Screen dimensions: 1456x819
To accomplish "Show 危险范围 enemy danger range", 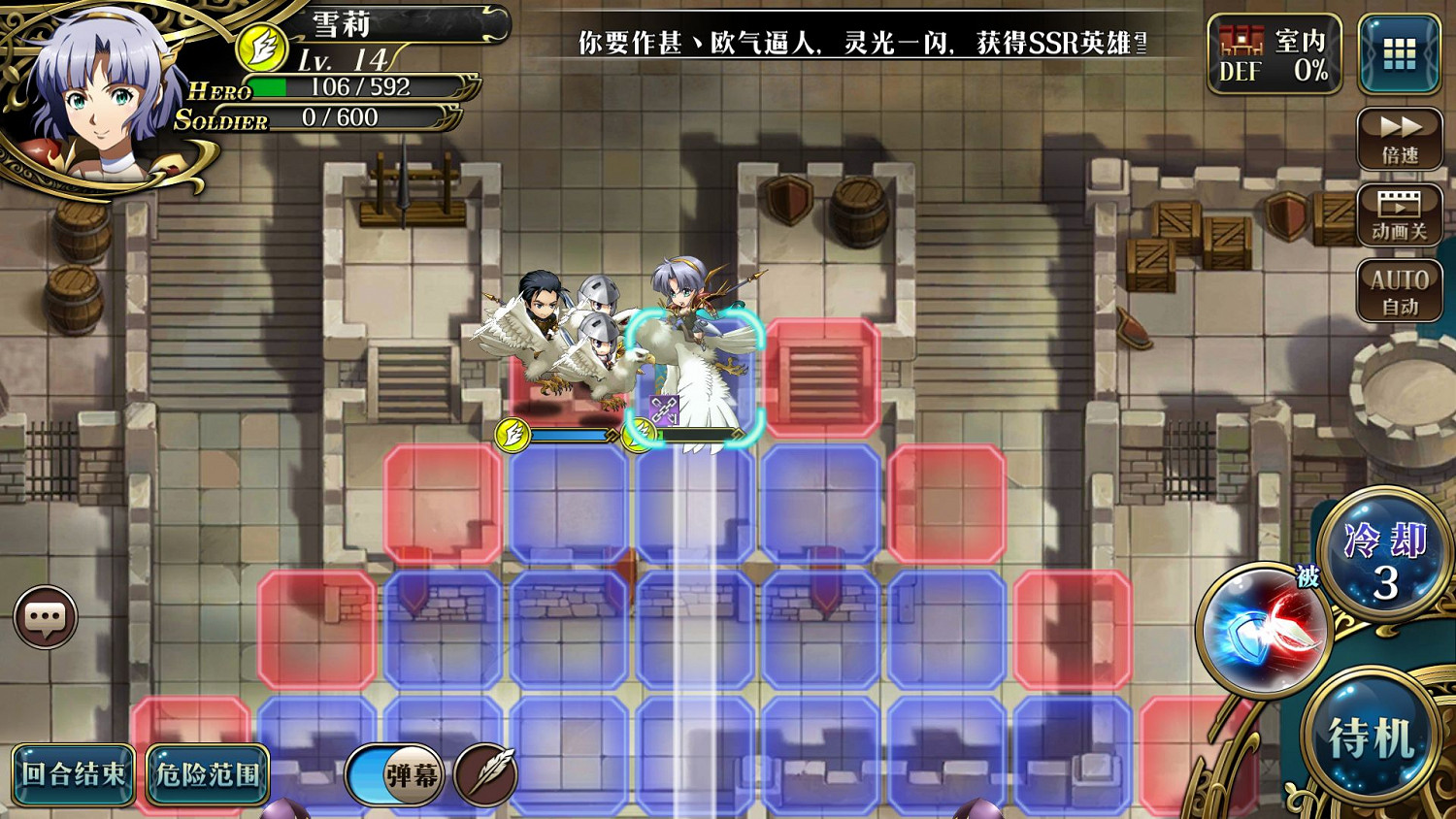I will (x=206, y=775).
